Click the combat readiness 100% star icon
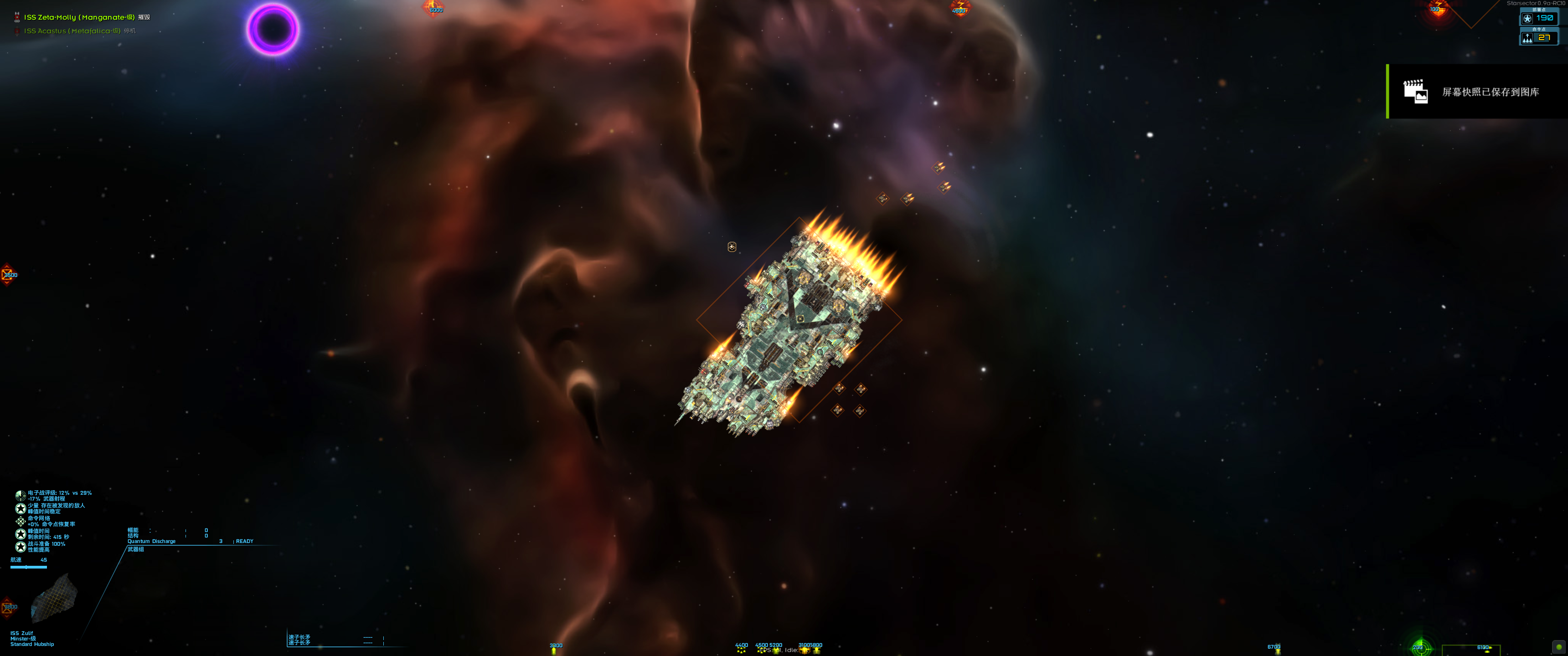1568x656 pixels. coord(21,547)
